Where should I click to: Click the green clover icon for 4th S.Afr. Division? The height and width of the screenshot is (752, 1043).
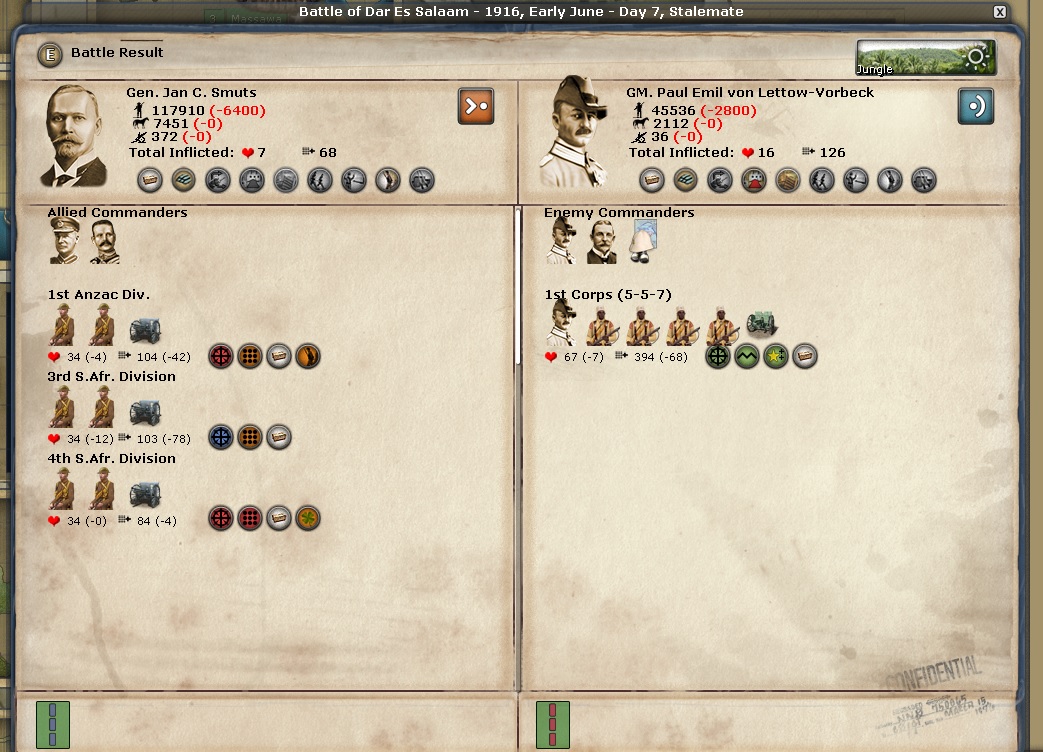308,519
